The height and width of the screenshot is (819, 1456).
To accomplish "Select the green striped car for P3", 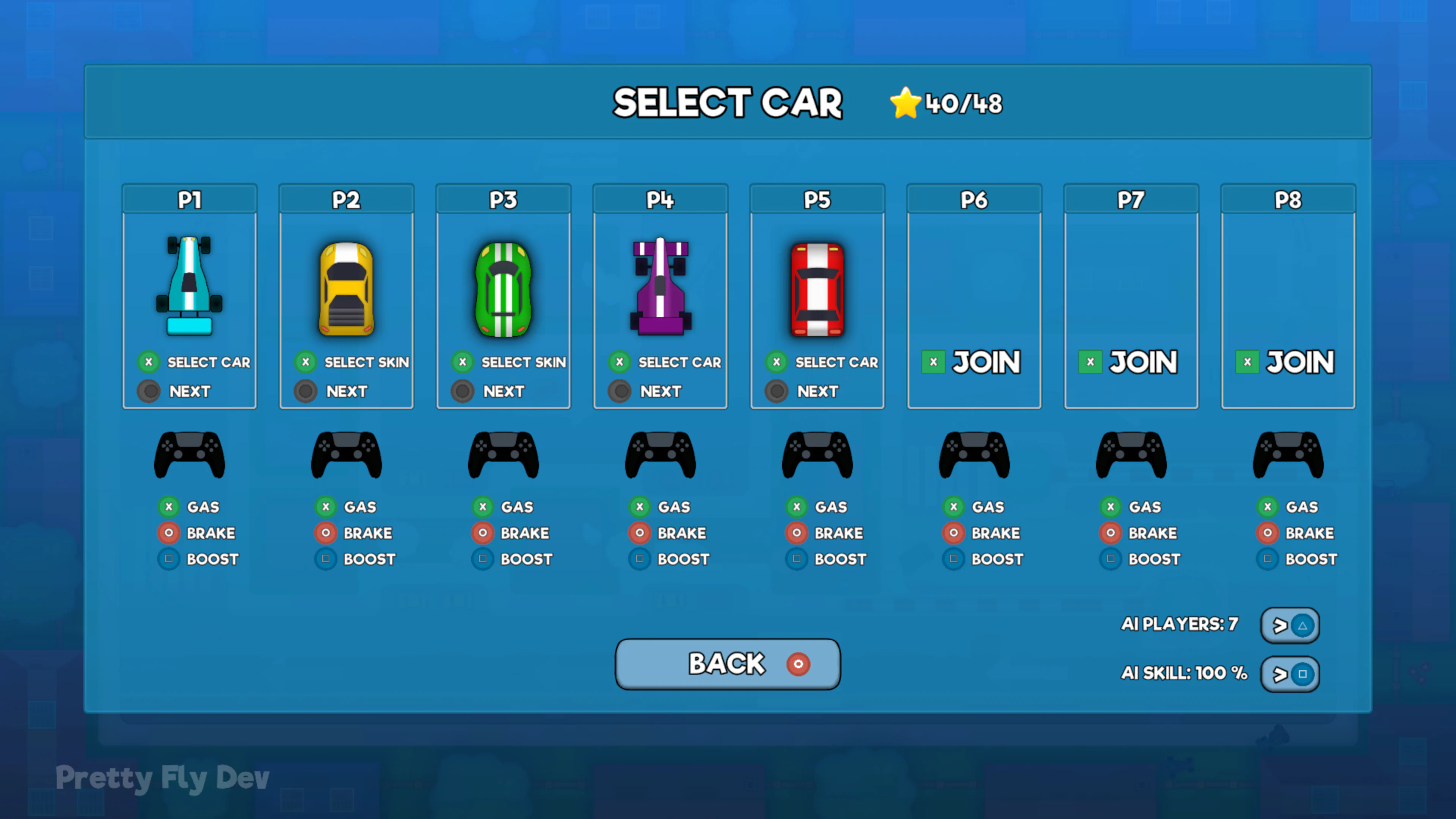I will pyautogui.click(x=503, y=288).
